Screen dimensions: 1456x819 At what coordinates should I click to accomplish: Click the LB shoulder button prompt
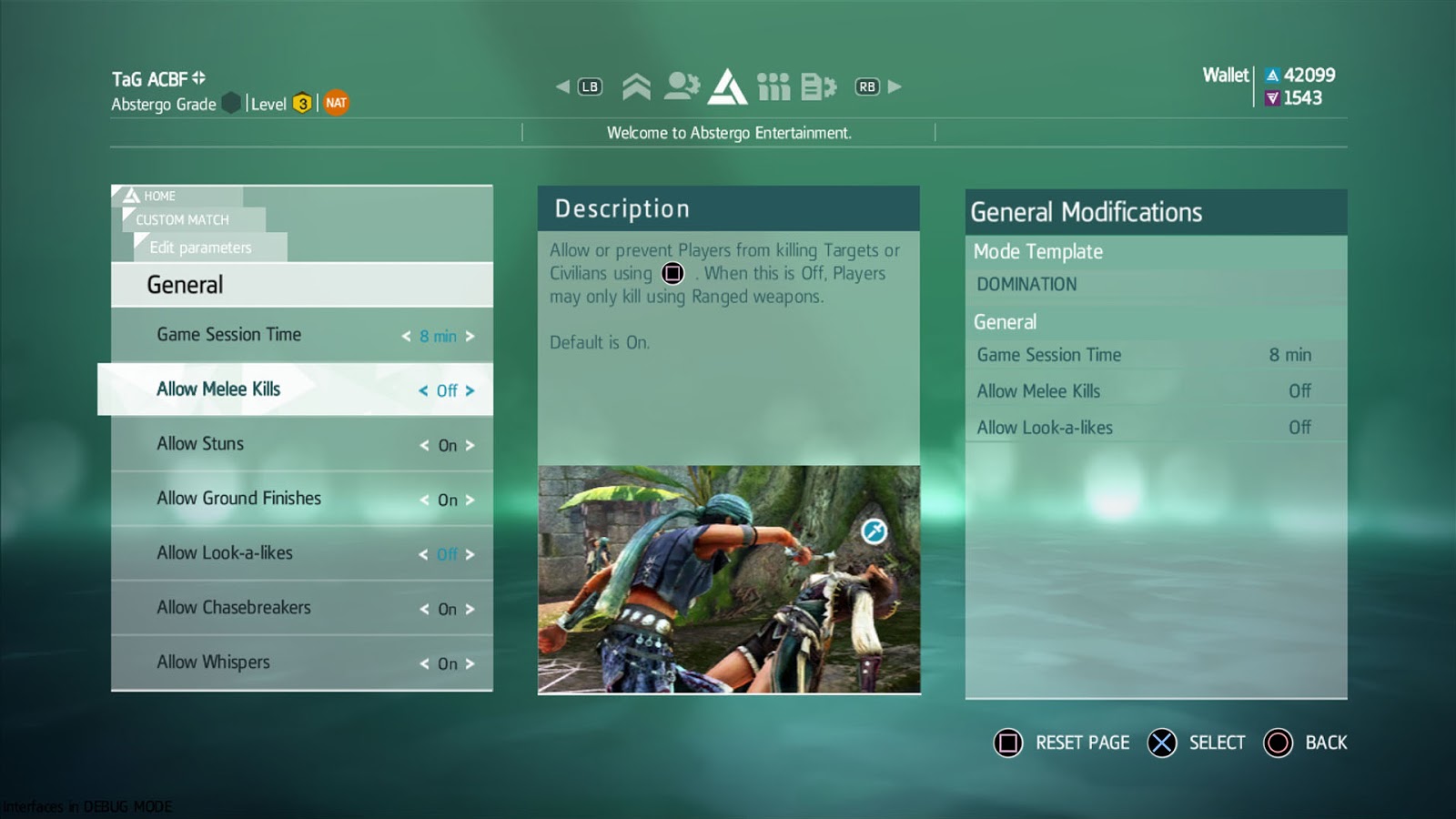[x=589, y=85]
